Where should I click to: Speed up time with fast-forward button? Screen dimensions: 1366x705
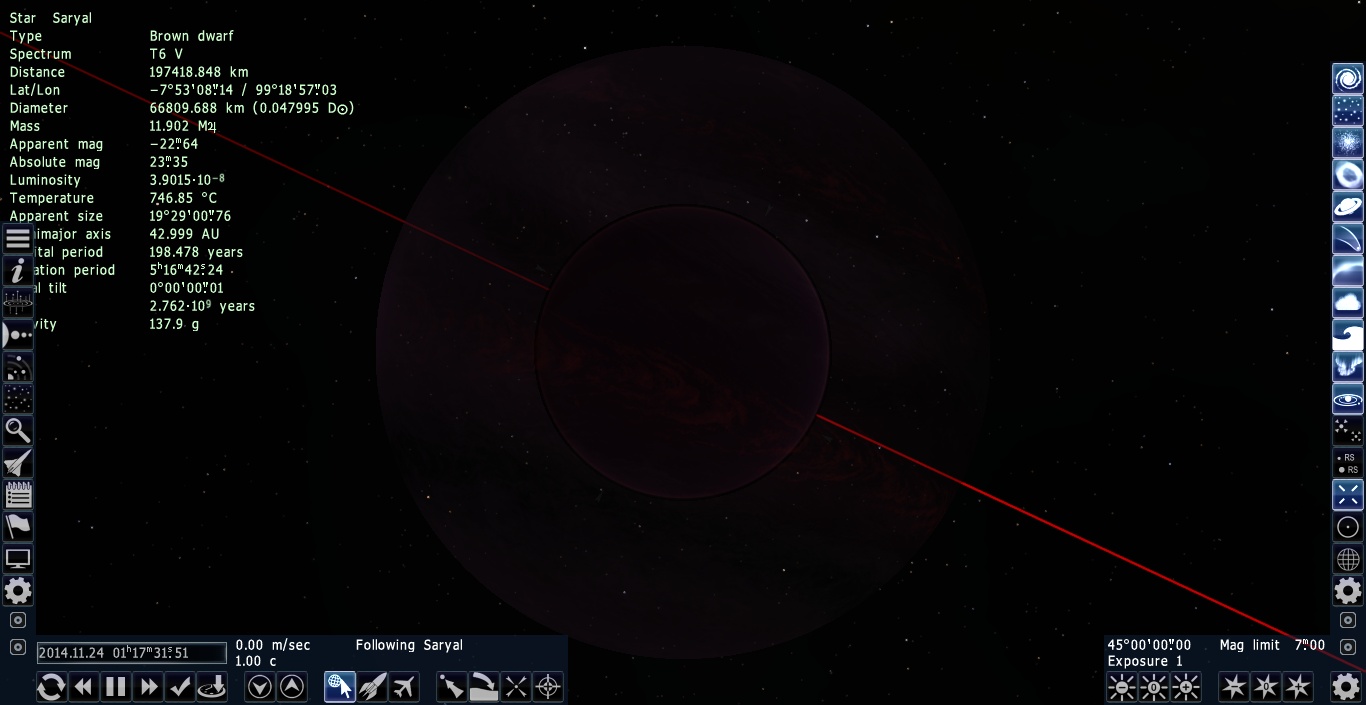pyautogui.click(x=149, y=687)
